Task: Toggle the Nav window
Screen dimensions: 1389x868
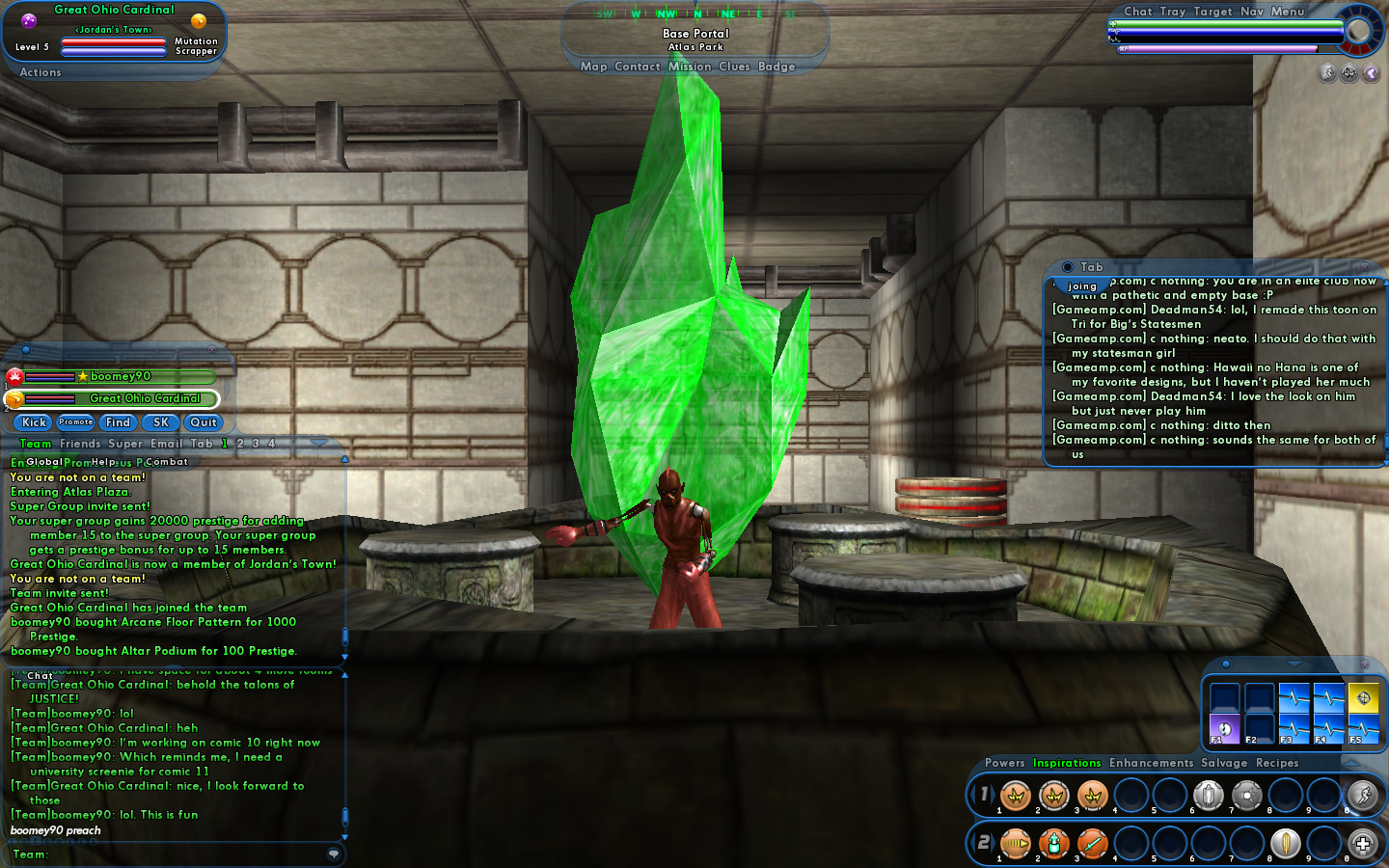Action: (1252, 12)
